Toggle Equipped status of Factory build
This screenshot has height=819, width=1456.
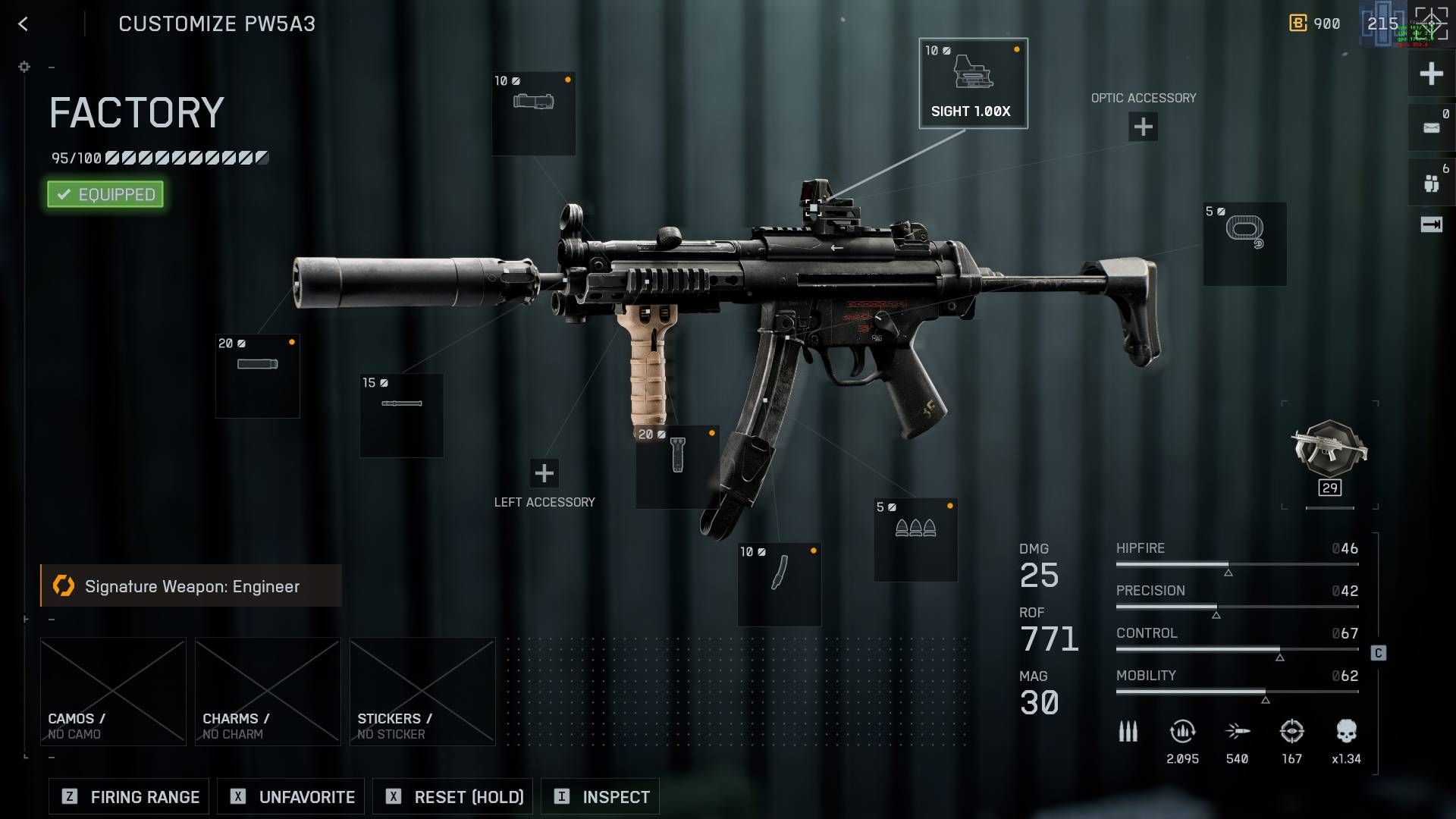coord(105,194)
